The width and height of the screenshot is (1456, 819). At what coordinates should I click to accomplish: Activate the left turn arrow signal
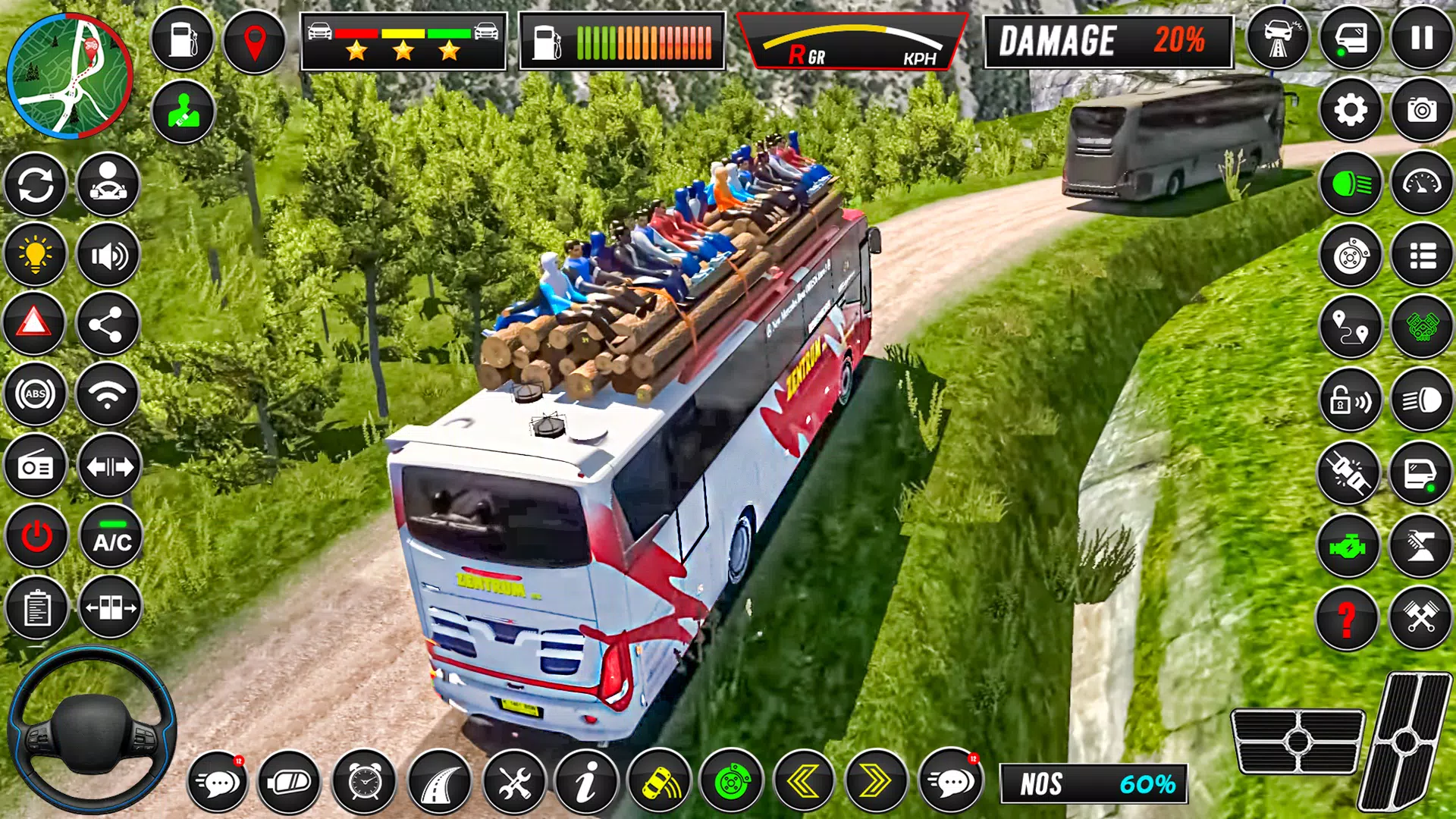click(x=804, y=781)
